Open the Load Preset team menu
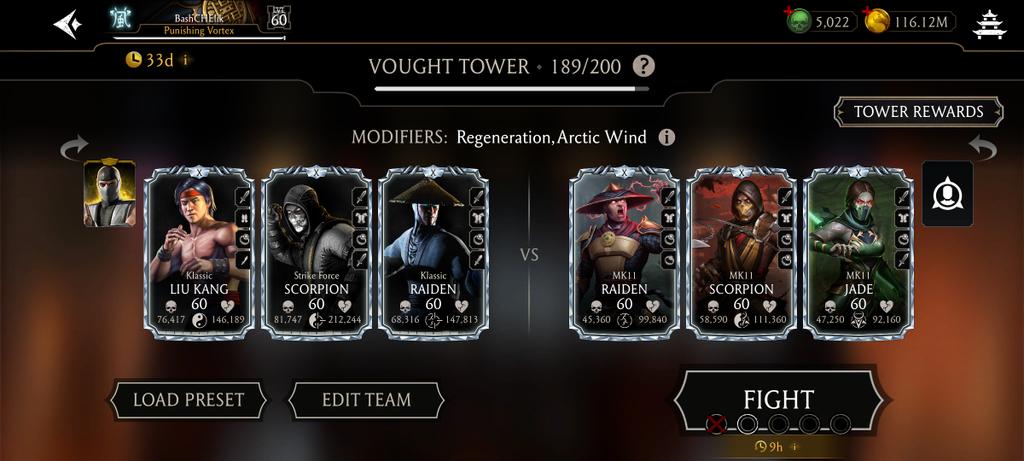This screenshot has height=461, width=1024. (188, 400)
